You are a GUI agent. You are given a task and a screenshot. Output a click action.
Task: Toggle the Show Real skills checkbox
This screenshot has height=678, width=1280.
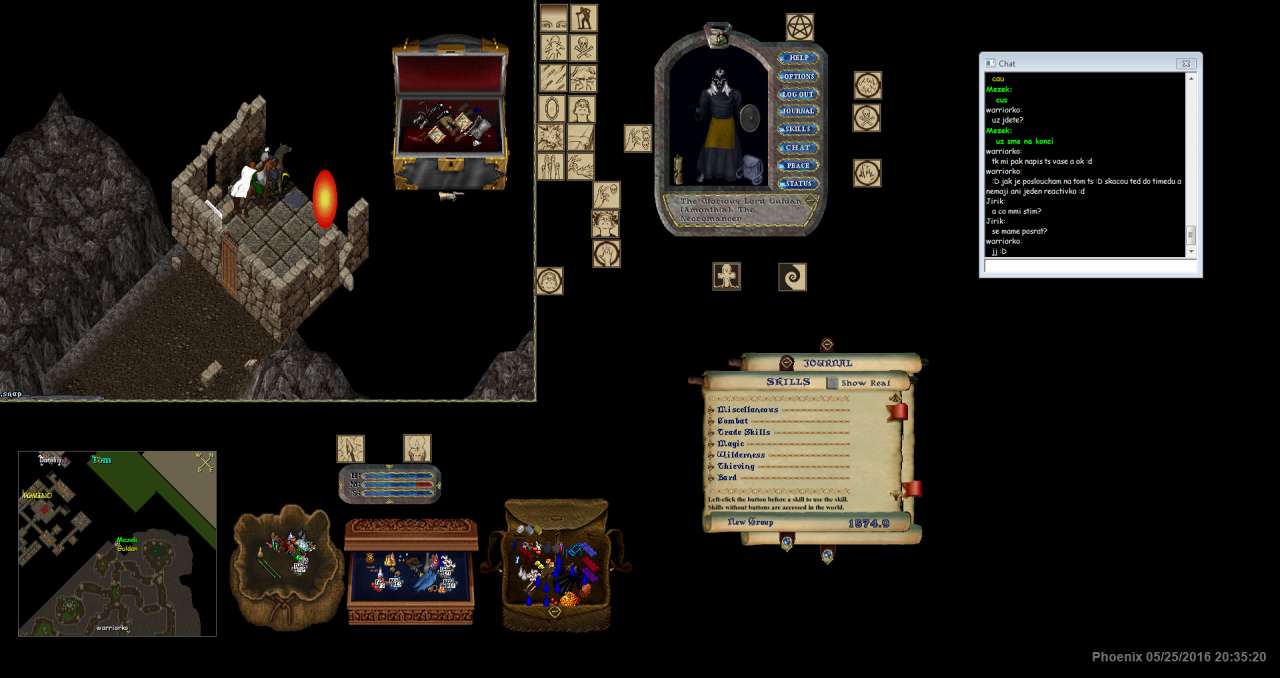tap(832, 383)
